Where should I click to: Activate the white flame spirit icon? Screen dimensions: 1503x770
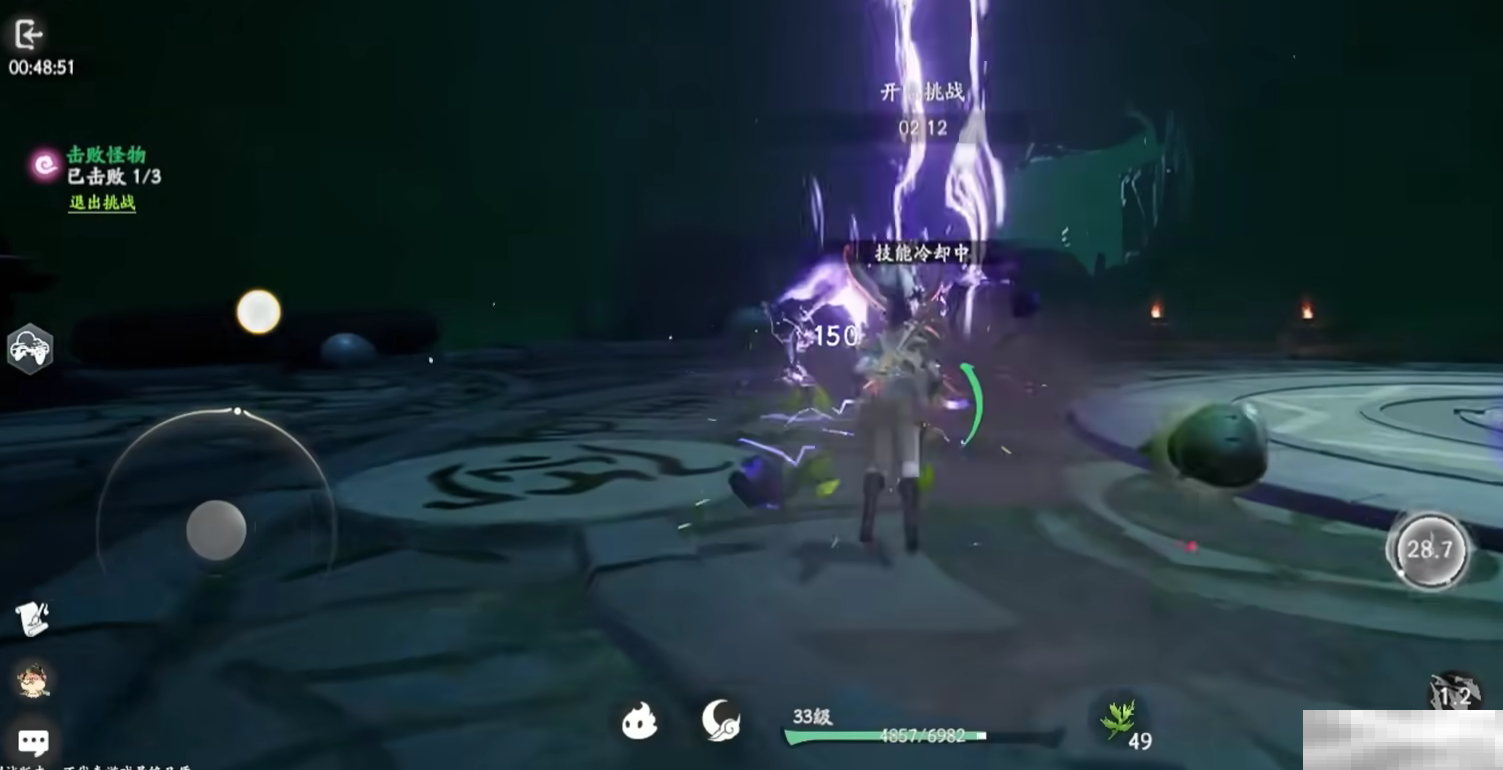pos(639,720)
